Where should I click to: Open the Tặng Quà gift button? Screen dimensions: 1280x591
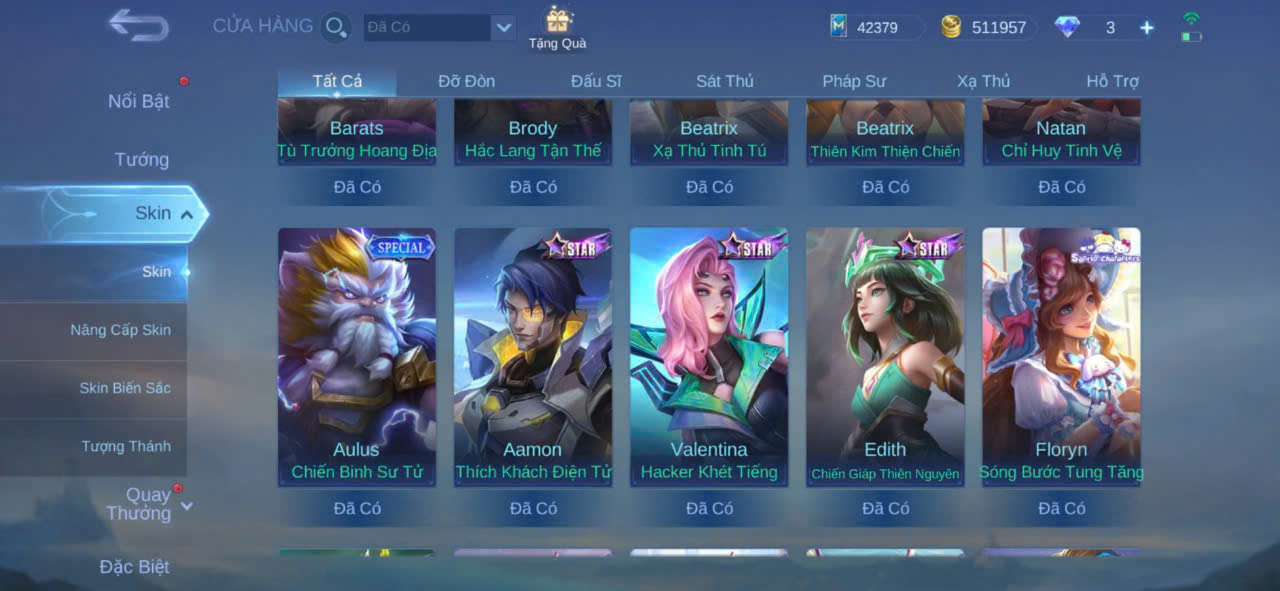point(557,27)
